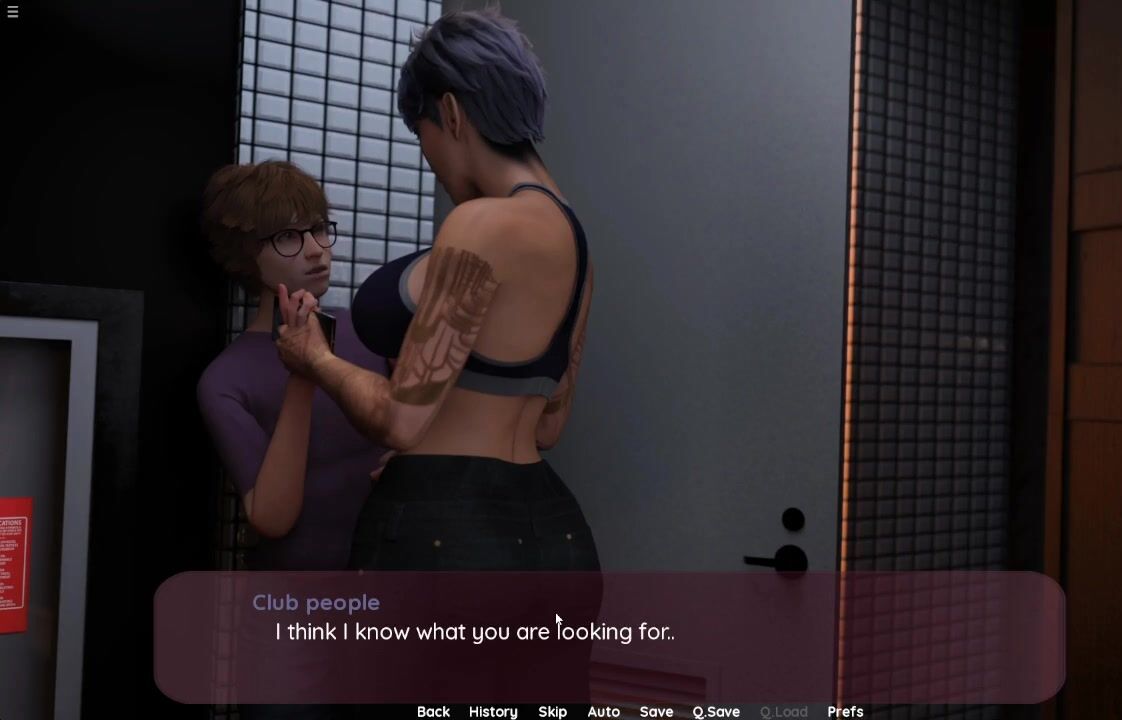
Task: Open the Prefs settings menu
Action: point(845,711)
